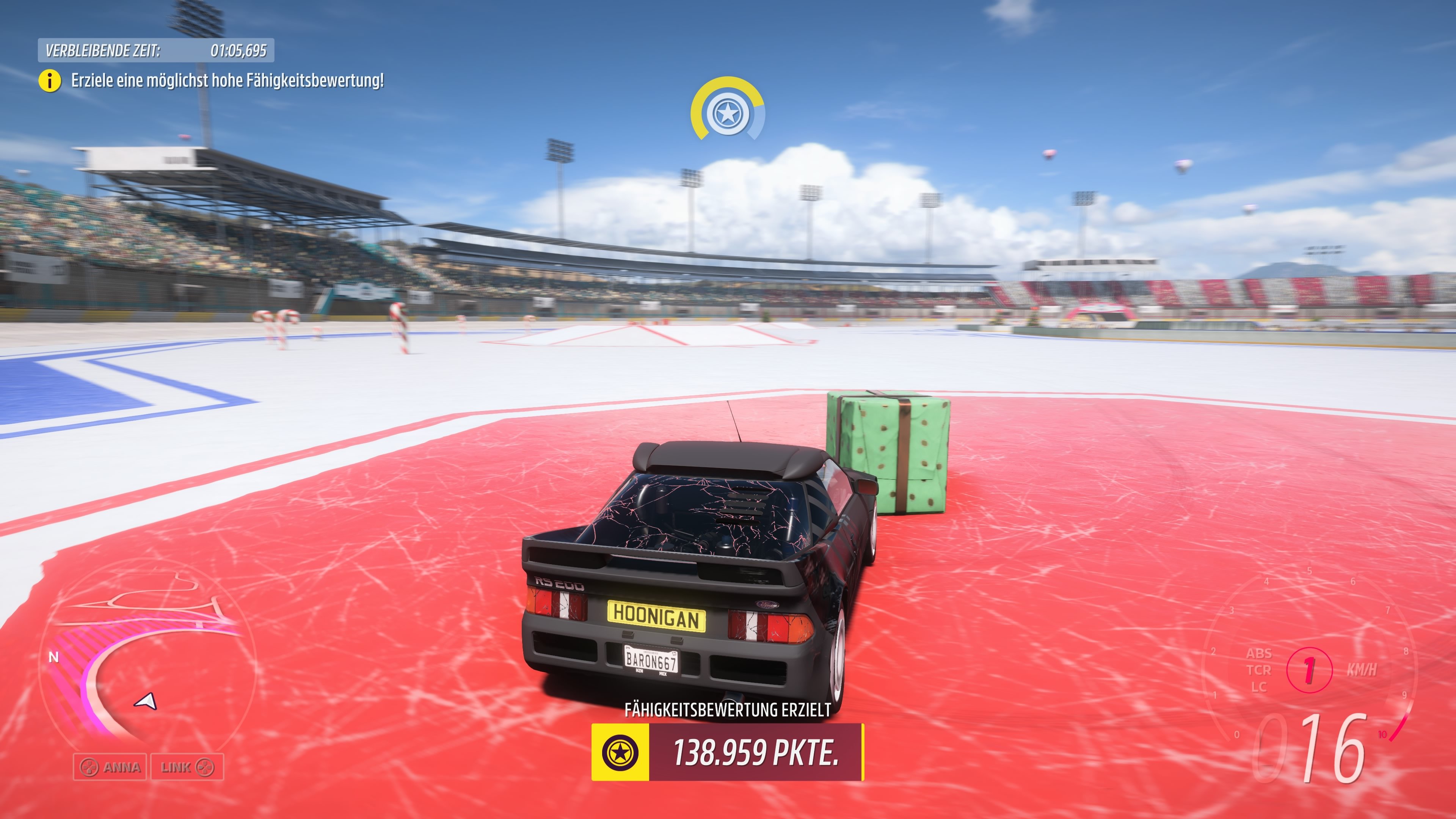The height and width of the screenshot is (819, 1456).
Task: Click the yellow info icon beside the objective text
Action: point(50,81)
